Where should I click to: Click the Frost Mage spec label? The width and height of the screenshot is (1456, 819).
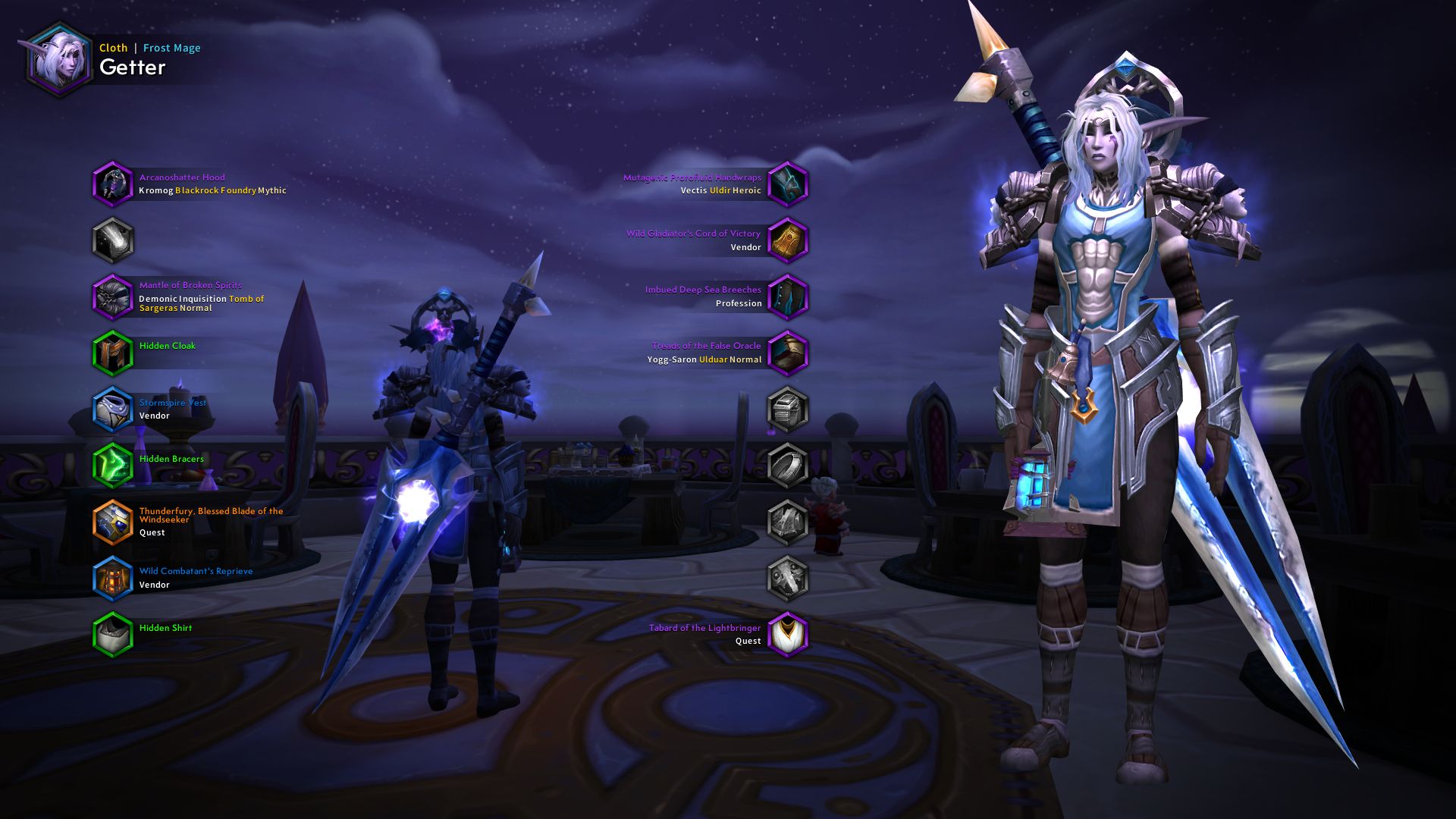tap(171, 47)
